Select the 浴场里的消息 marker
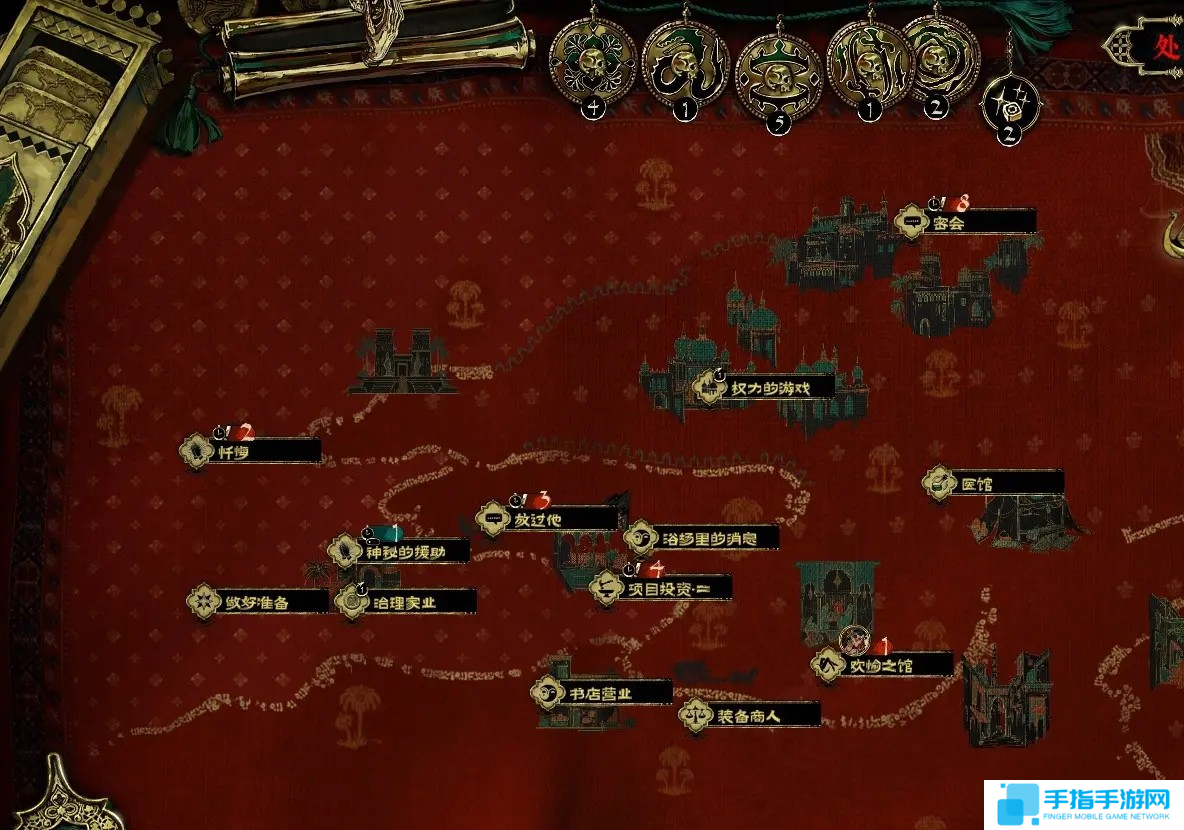Viewport: 1184px width, 830px height. (x=702, y=539)
